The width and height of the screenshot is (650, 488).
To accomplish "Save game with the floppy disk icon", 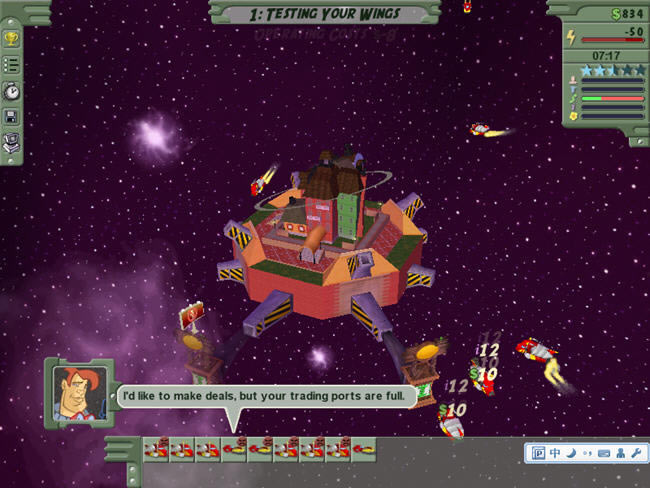I will click(x=12, y=116).
